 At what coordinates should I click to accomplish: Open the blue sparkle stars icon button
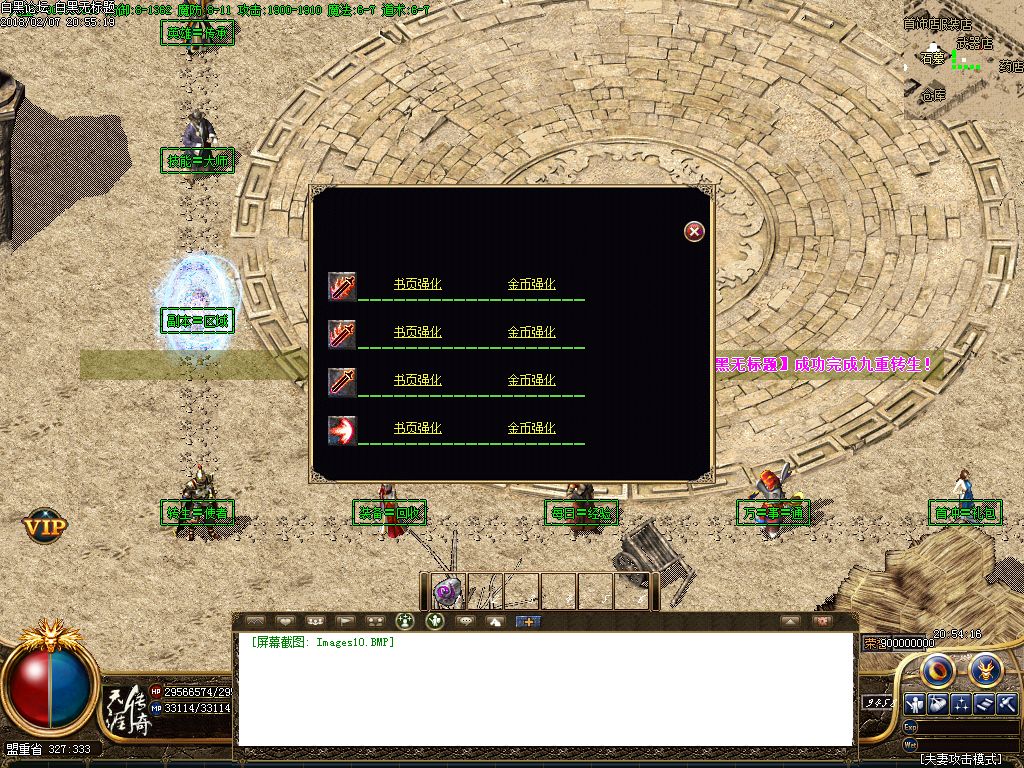click(960, 703)
